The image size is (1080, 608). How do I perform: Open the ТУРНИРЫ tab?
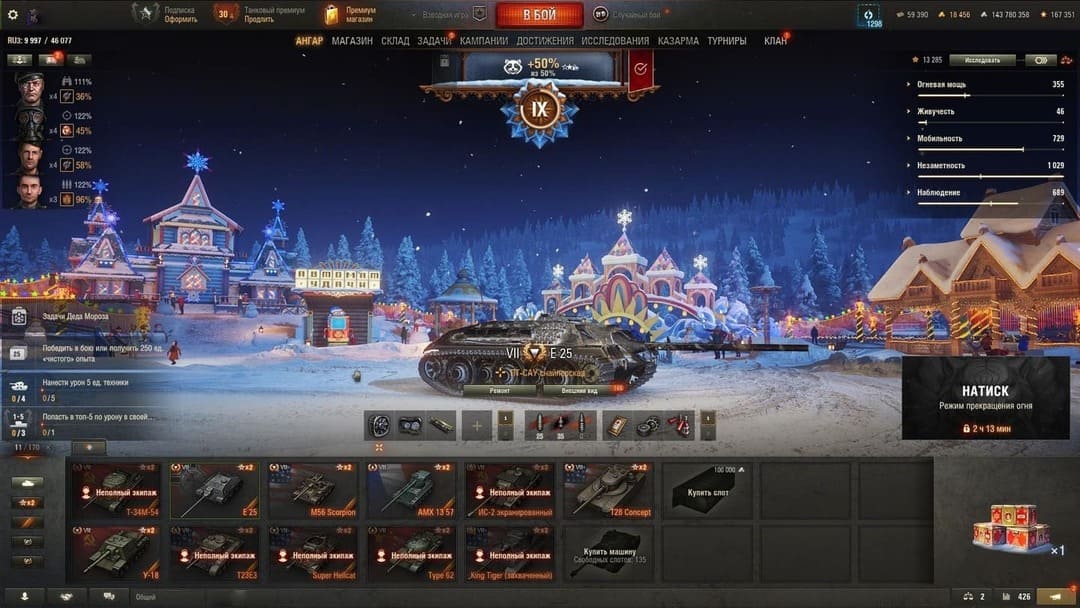click(726, 41)
